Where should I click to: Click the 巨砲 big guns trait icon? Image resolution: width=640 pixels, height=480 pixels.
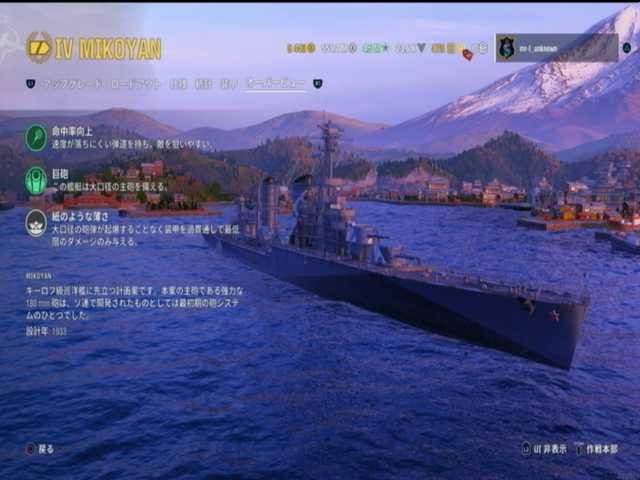[36, 180]
